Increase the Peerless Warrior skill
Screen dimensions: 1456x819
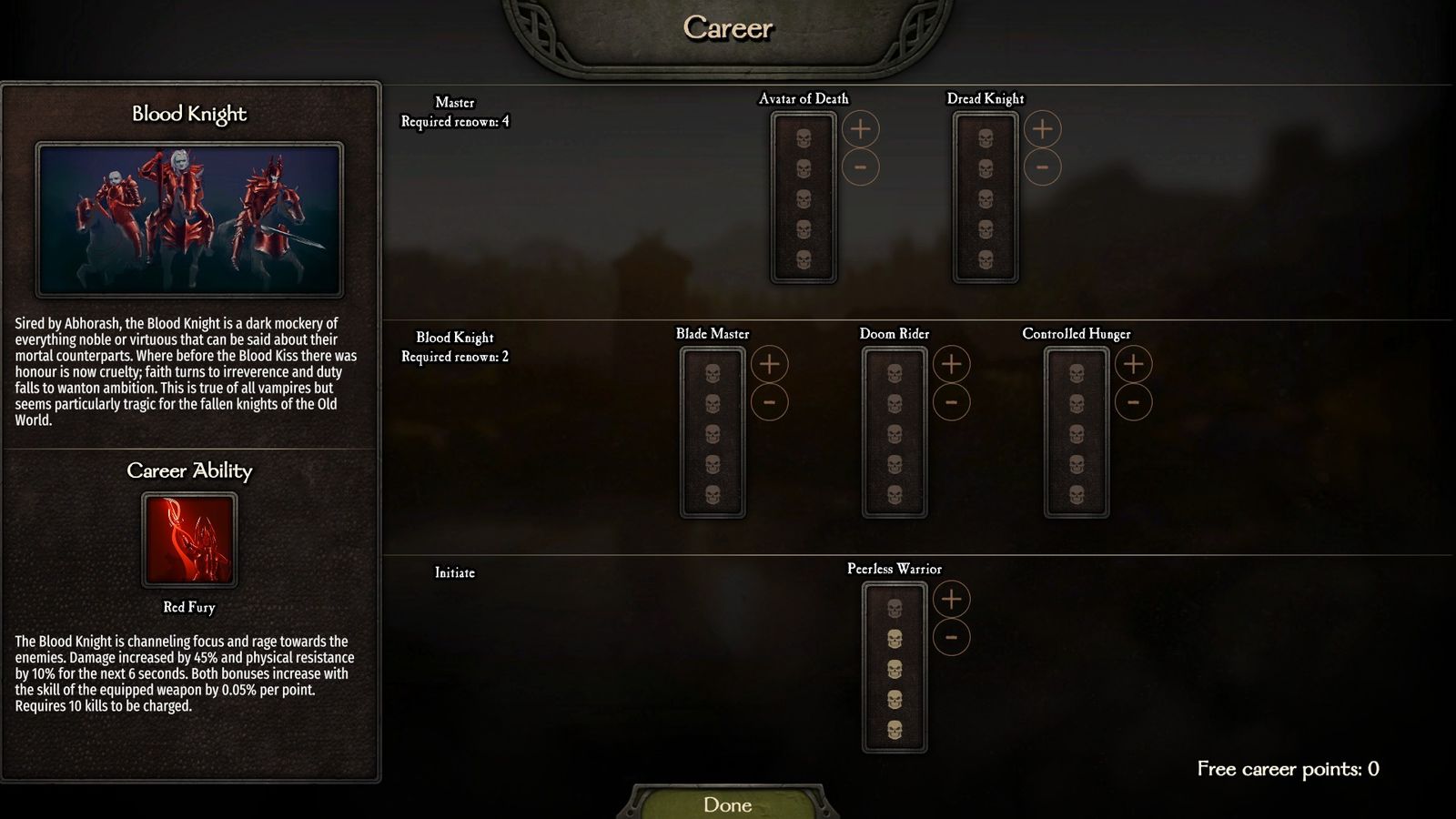coord(951,599)
